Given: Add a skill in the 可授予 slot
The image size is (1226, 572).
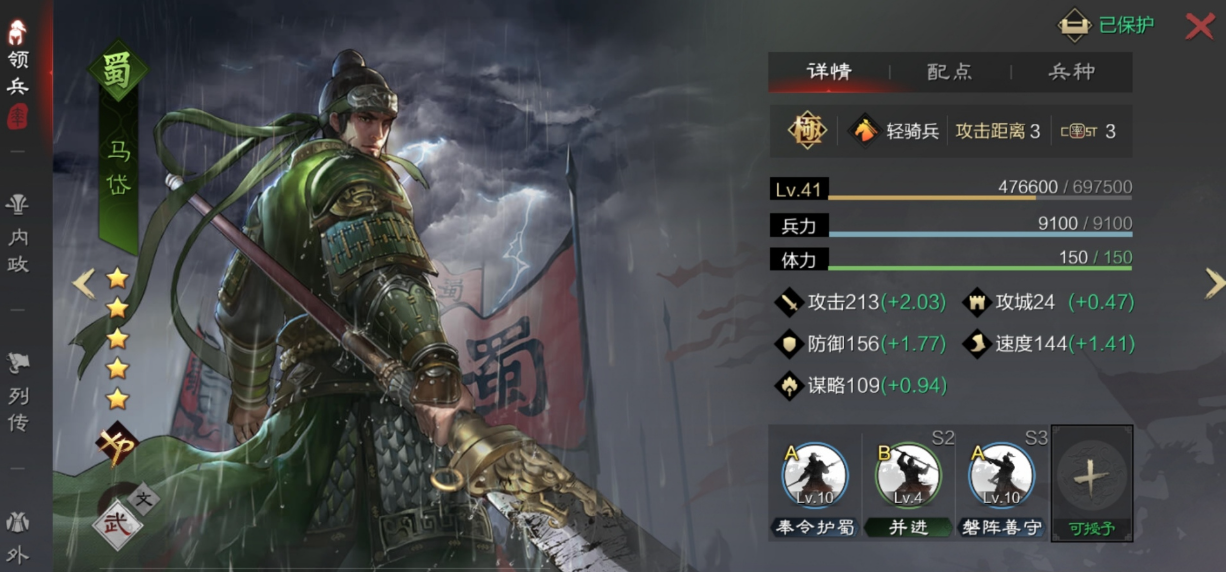Looking at the screenshot, I should point(1091,482).
